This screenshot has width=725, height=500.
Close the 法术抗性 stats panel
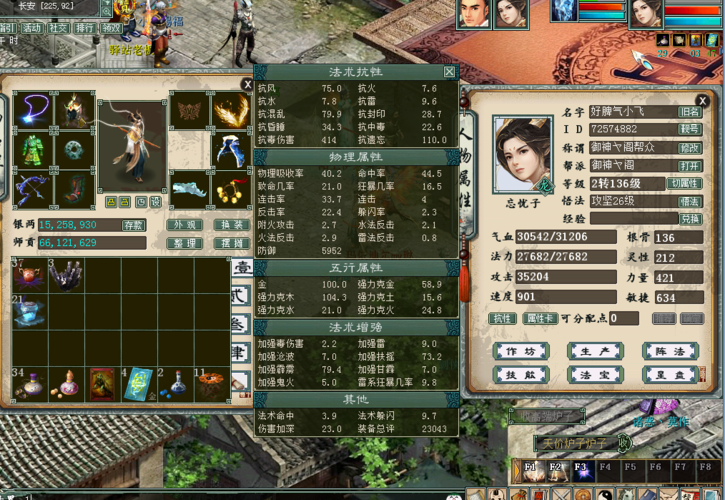[449, 72]
